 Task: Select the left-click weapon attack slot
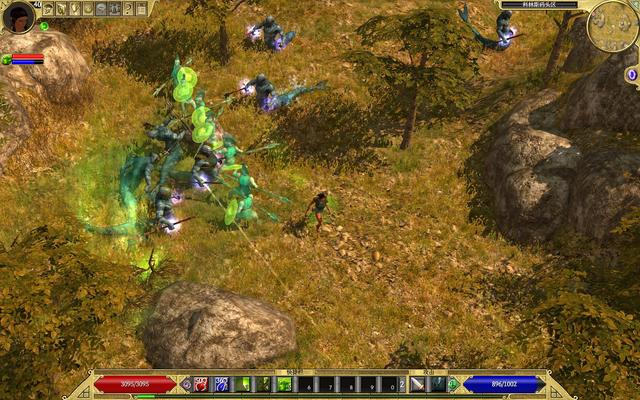tap(417, 384)
